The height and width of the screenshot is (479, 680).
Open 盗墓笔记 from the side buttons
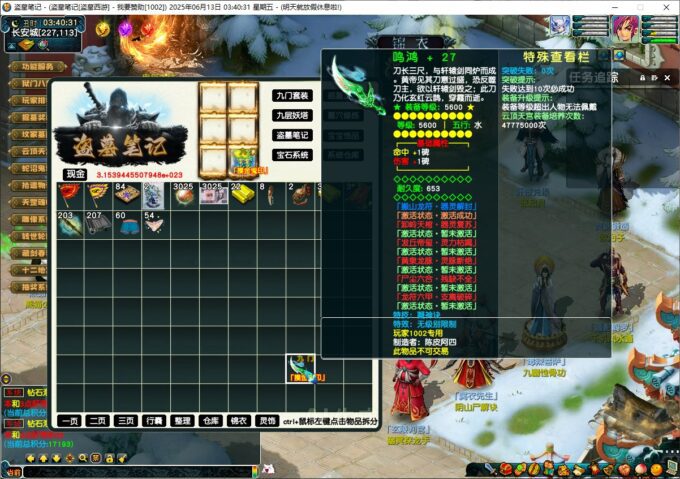(x=293, y=135)
